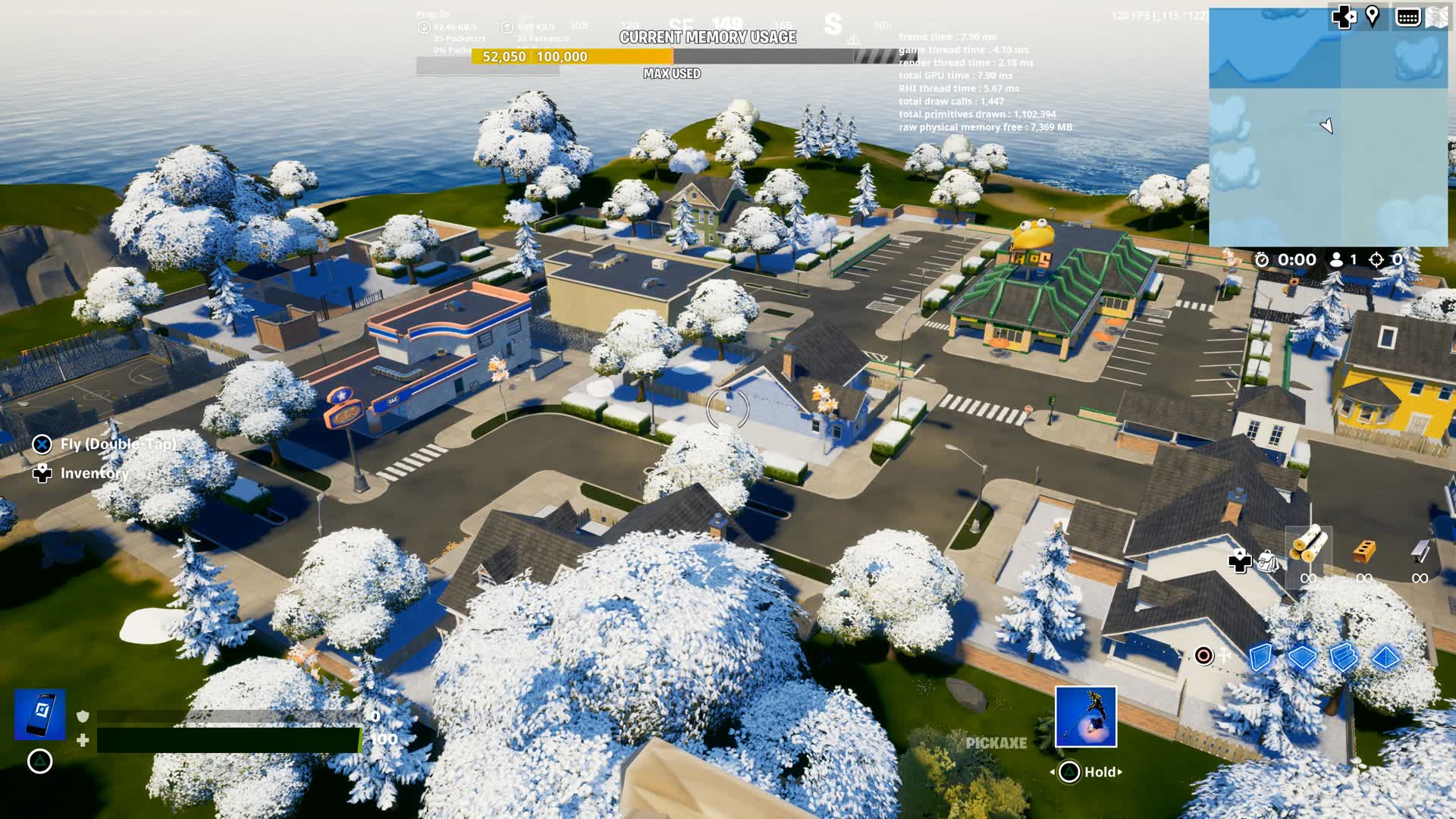
Task: Choose the floor building piece
Action: point(1301,657)
